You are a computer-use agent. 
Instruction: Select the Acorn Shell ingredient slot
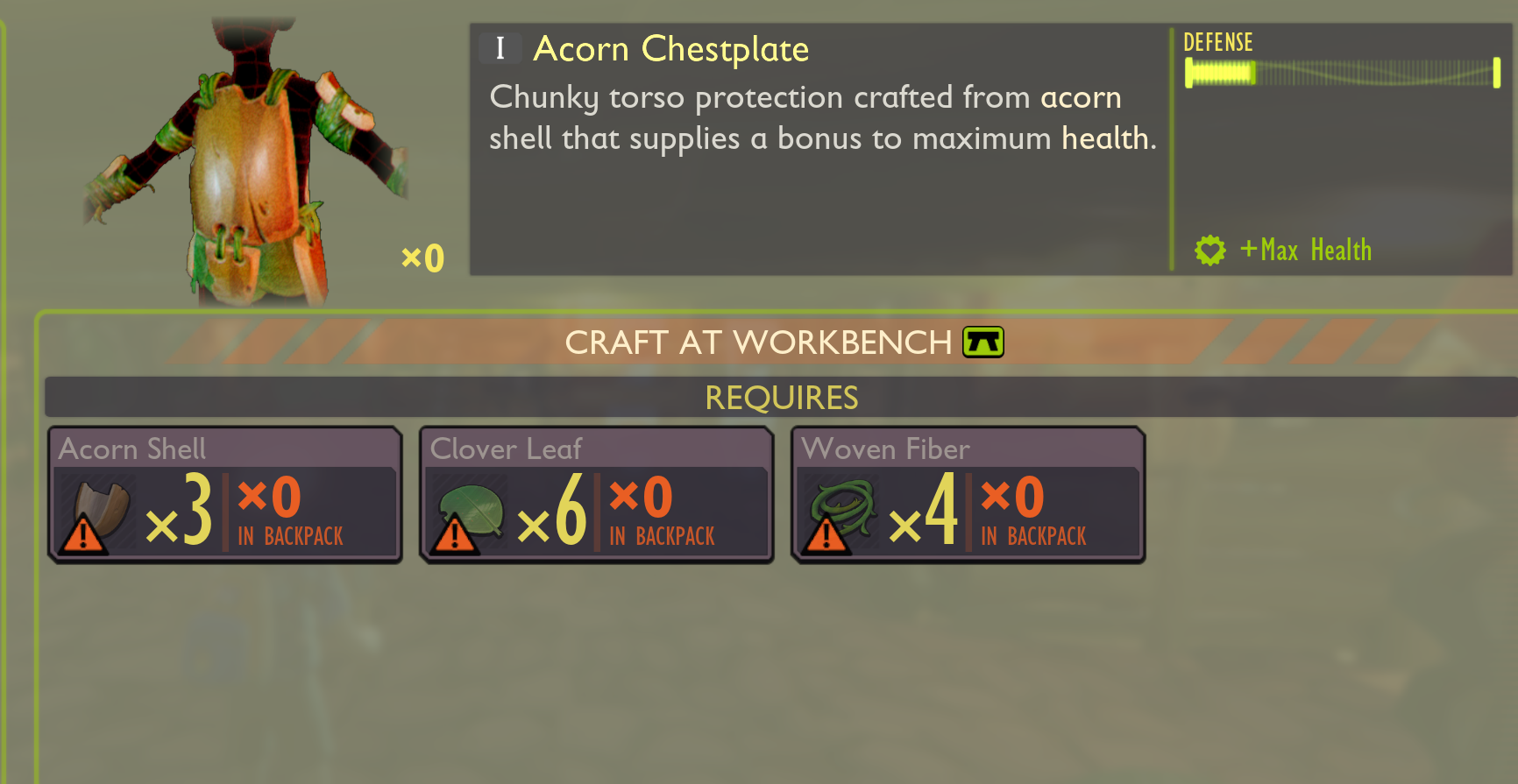(x=225, y=495)
